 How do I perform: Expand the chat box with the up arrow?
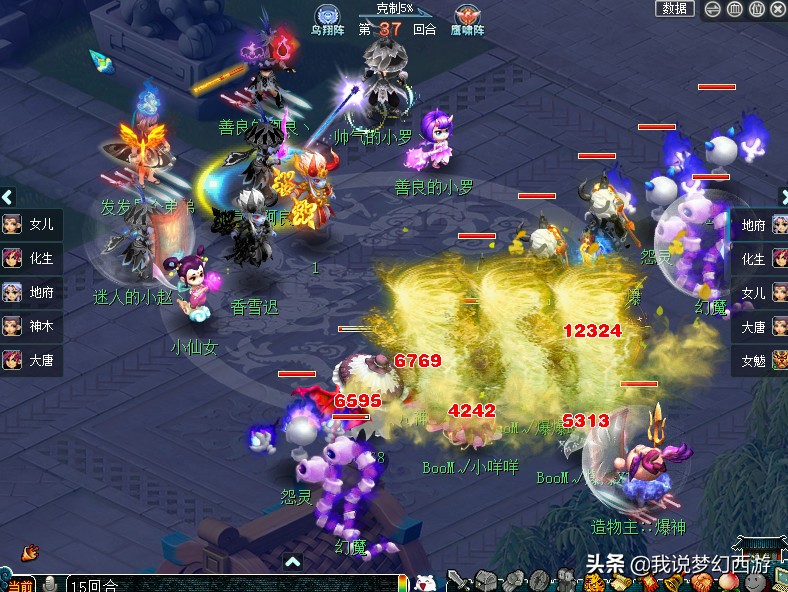tap(293, 562)
